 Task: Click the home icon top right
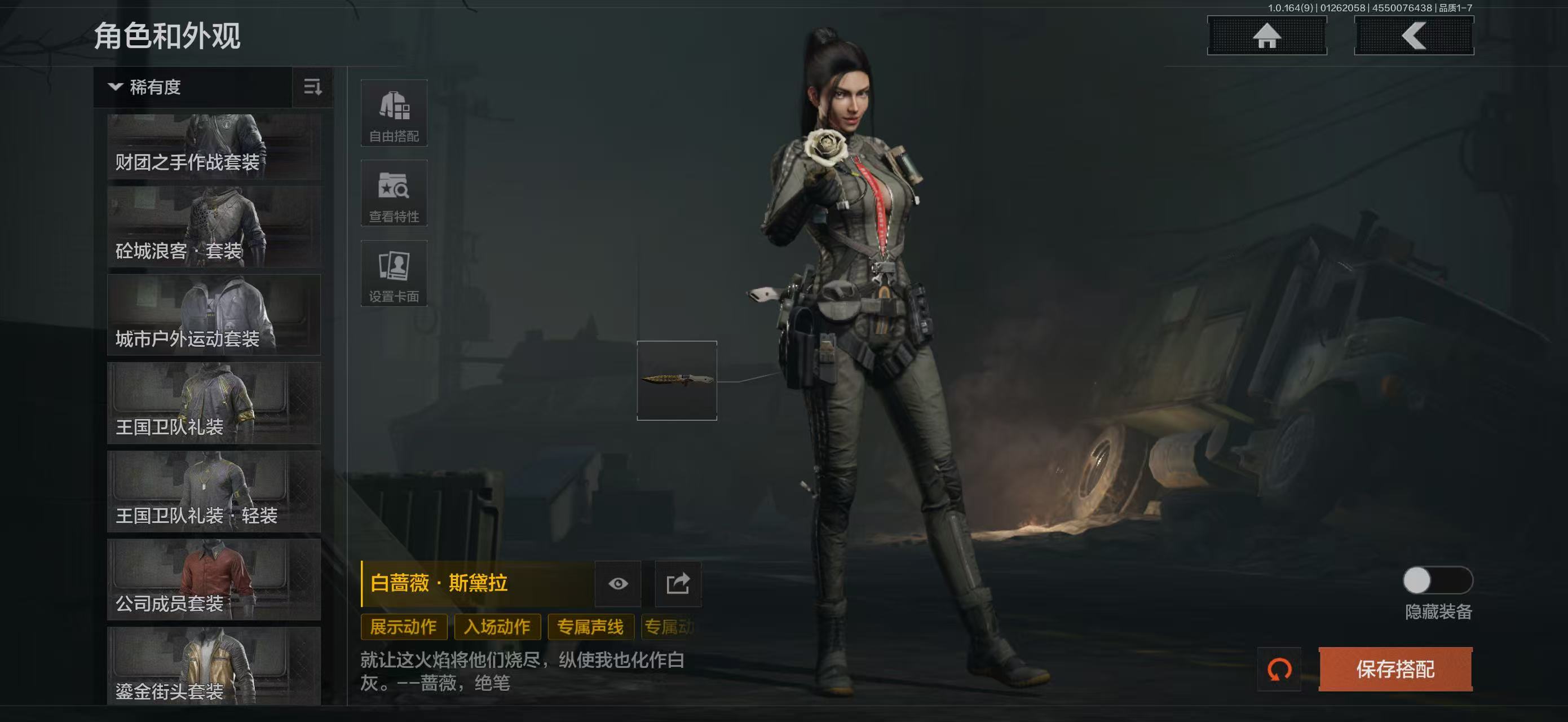[x=1266, y=38]
